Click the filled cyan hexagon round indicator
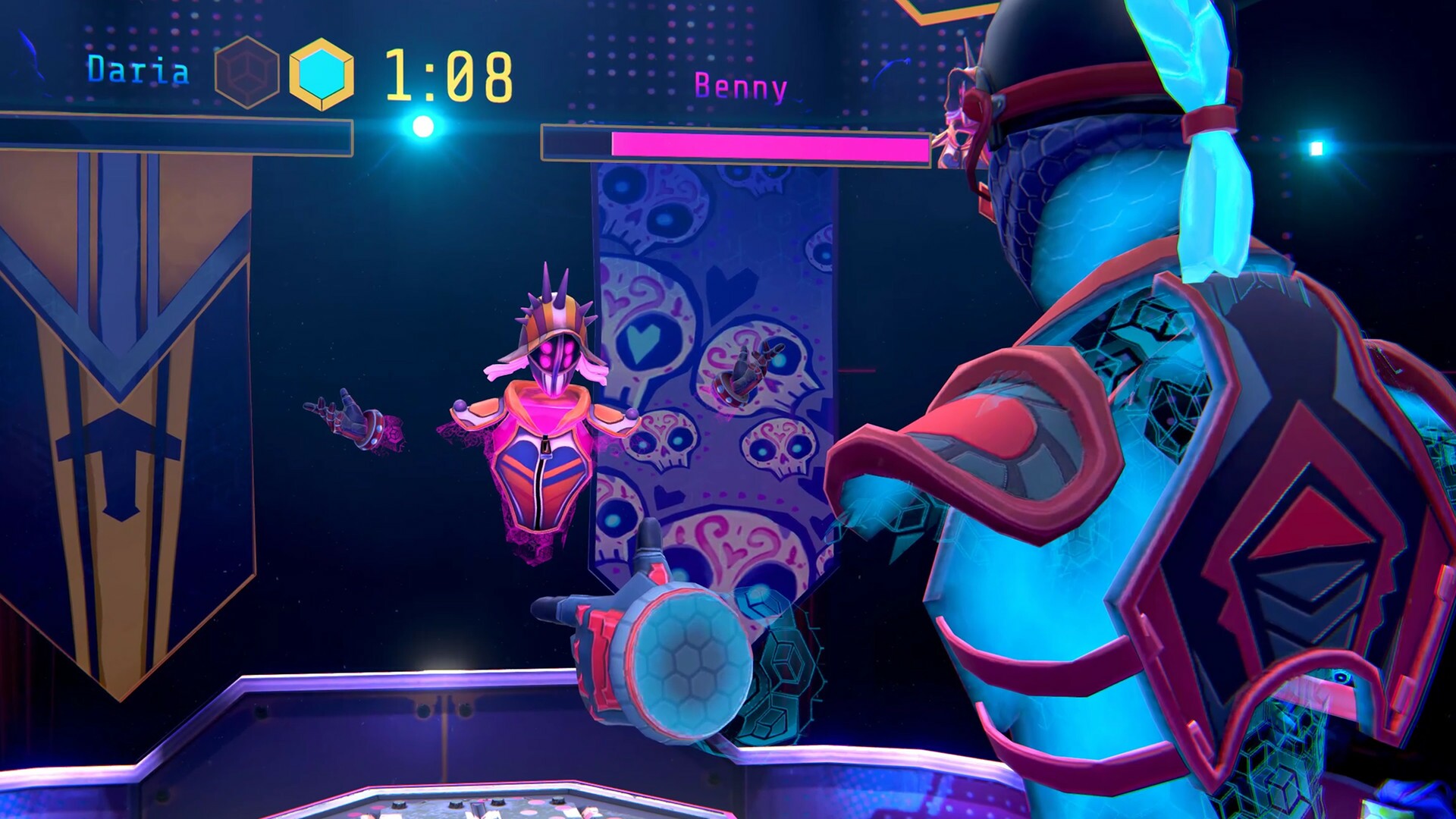The height and width of the screenshot is (819, 1456). [x=324, y=72]
